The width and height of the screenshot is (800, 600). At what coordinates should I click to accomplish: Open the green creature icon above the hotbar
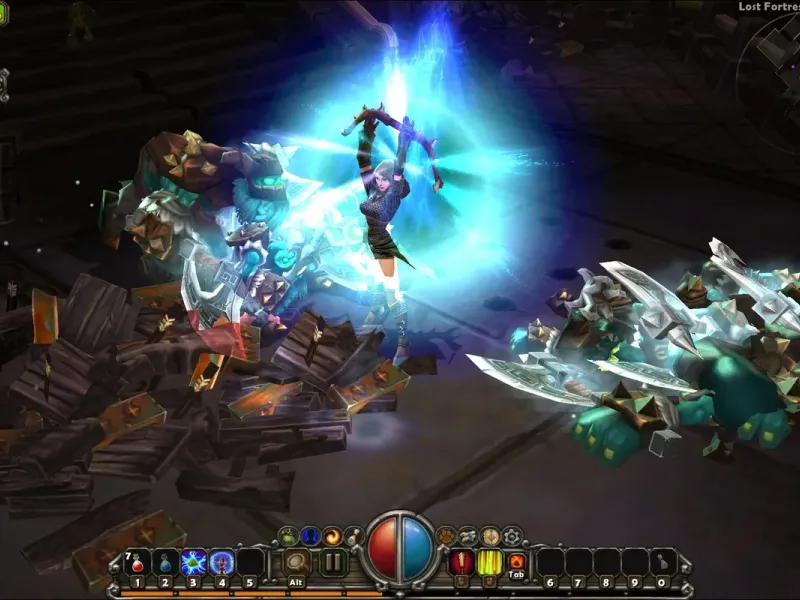pyautogui.click(x=287, y=535)
